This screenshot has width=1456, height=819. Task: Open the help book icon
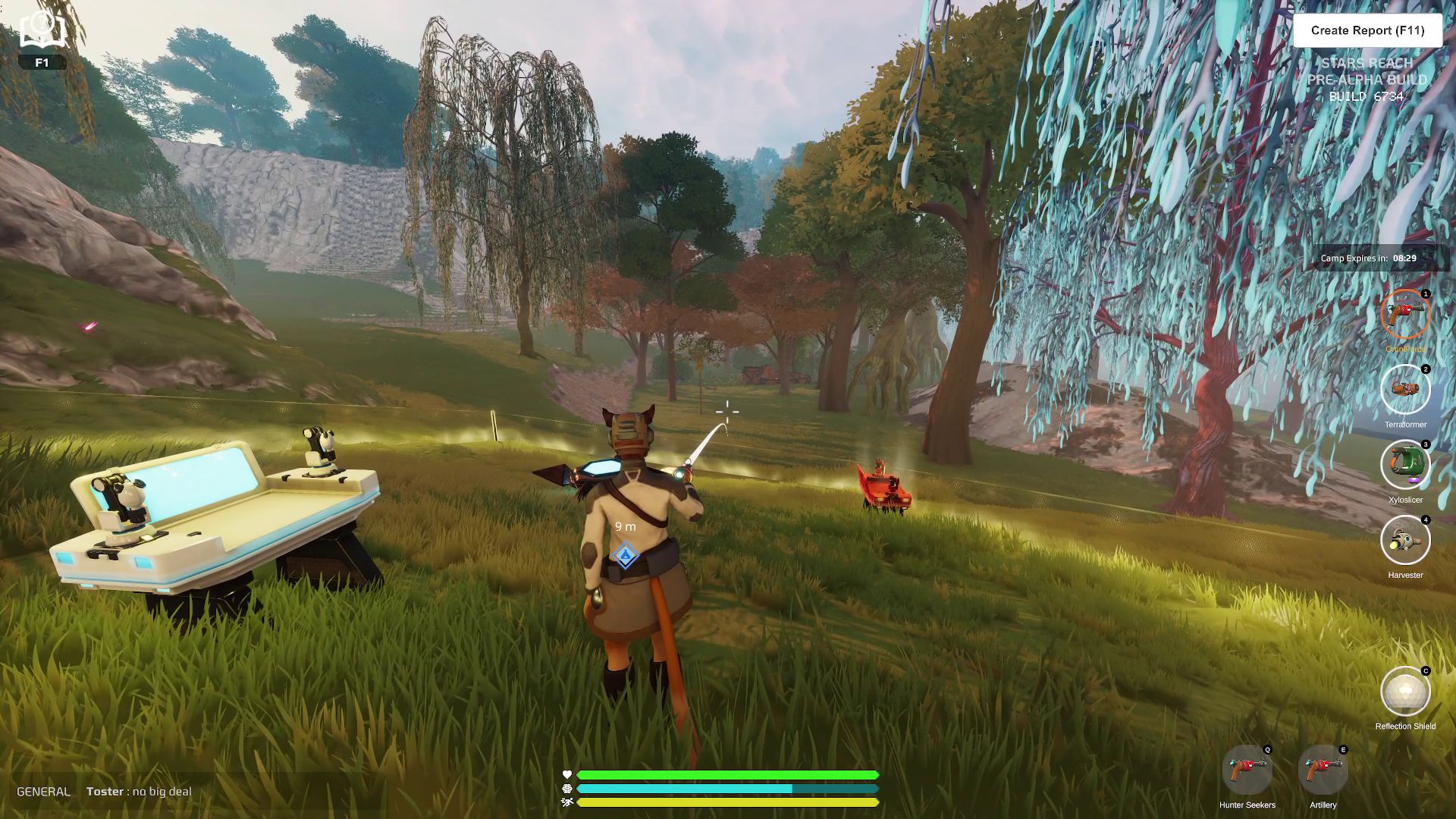point(42,30)
